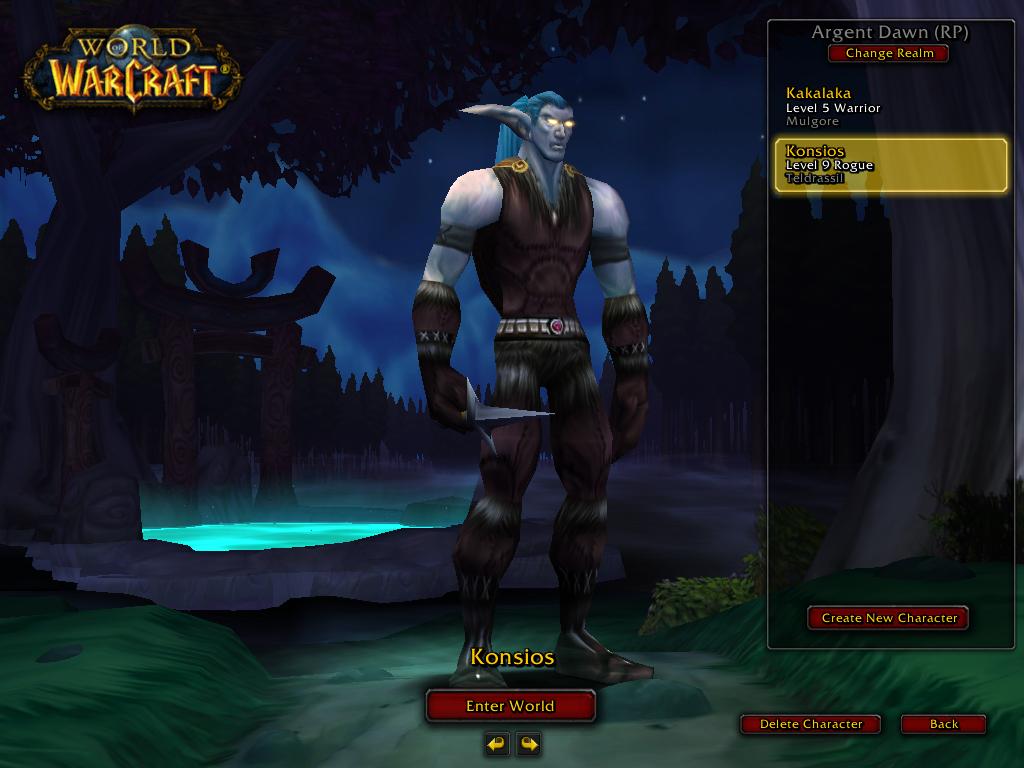Rotate character with the right arrow
Screen dimensions: 1024x768
(x=528, y=743)
